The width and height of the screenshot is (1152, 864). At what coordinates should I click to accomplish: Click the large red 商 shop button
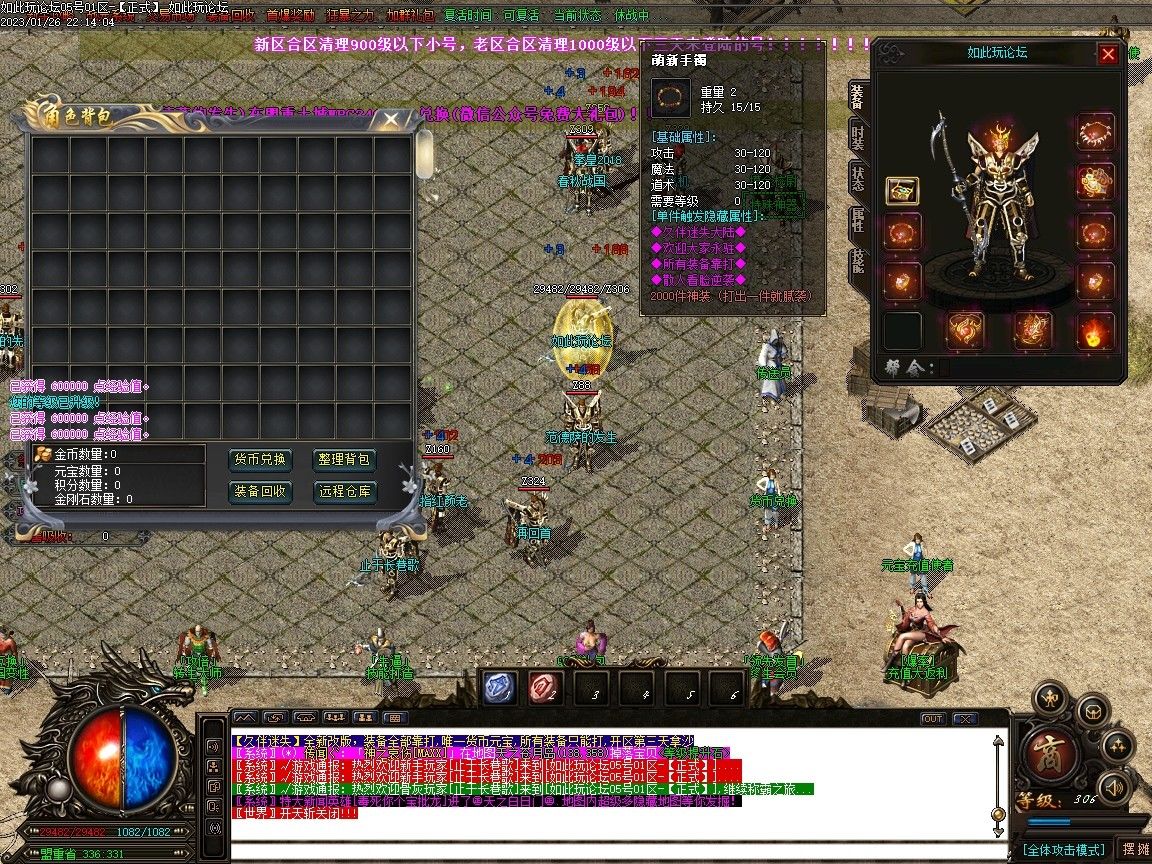[x=1051, y=750]
